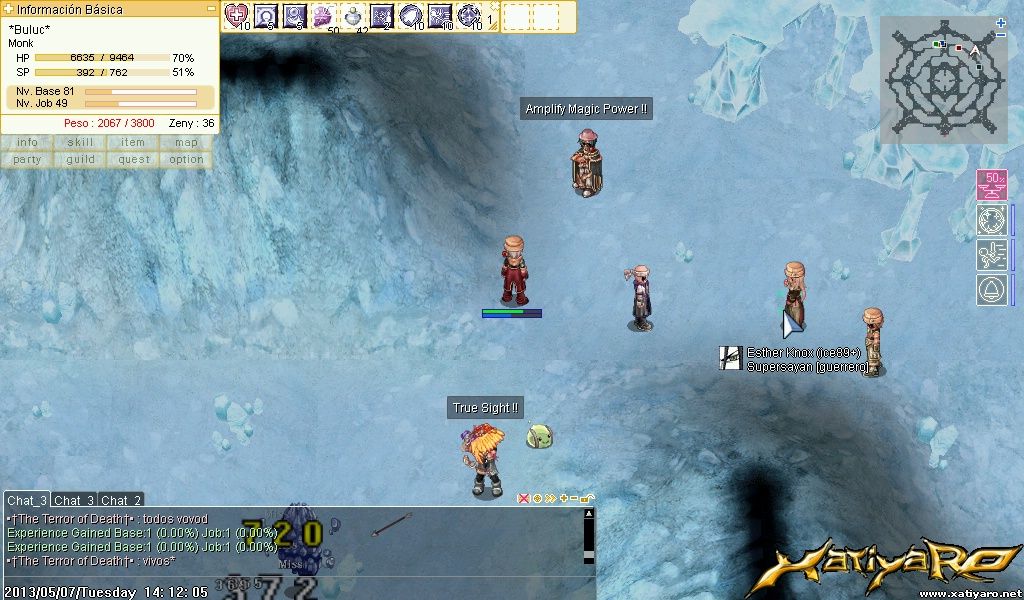Zoom out the minimap with minus

point(1001,35)
